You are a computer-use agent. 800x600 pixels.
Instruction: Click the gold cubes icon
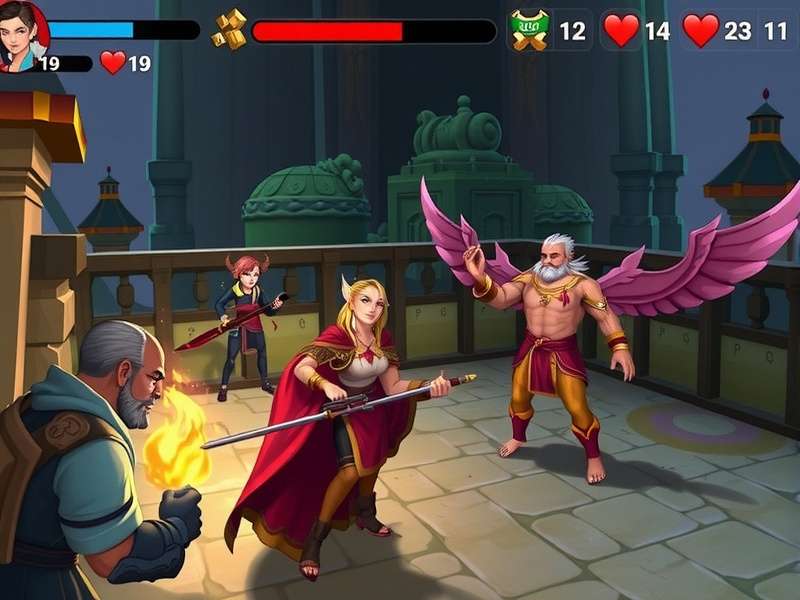[229, 29]
